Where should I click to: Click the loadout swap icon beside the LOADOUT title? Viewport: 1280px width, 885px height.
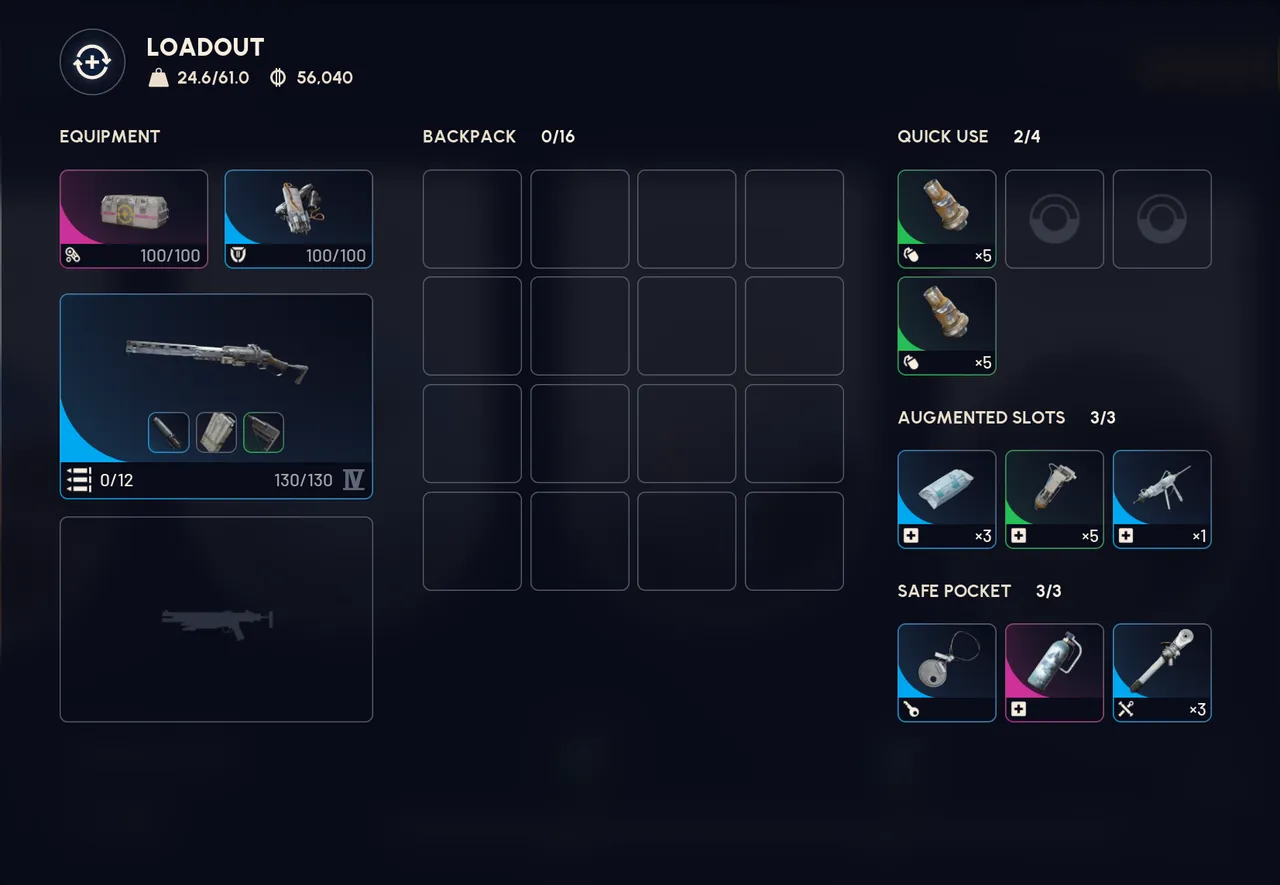(x=92, y=61)
